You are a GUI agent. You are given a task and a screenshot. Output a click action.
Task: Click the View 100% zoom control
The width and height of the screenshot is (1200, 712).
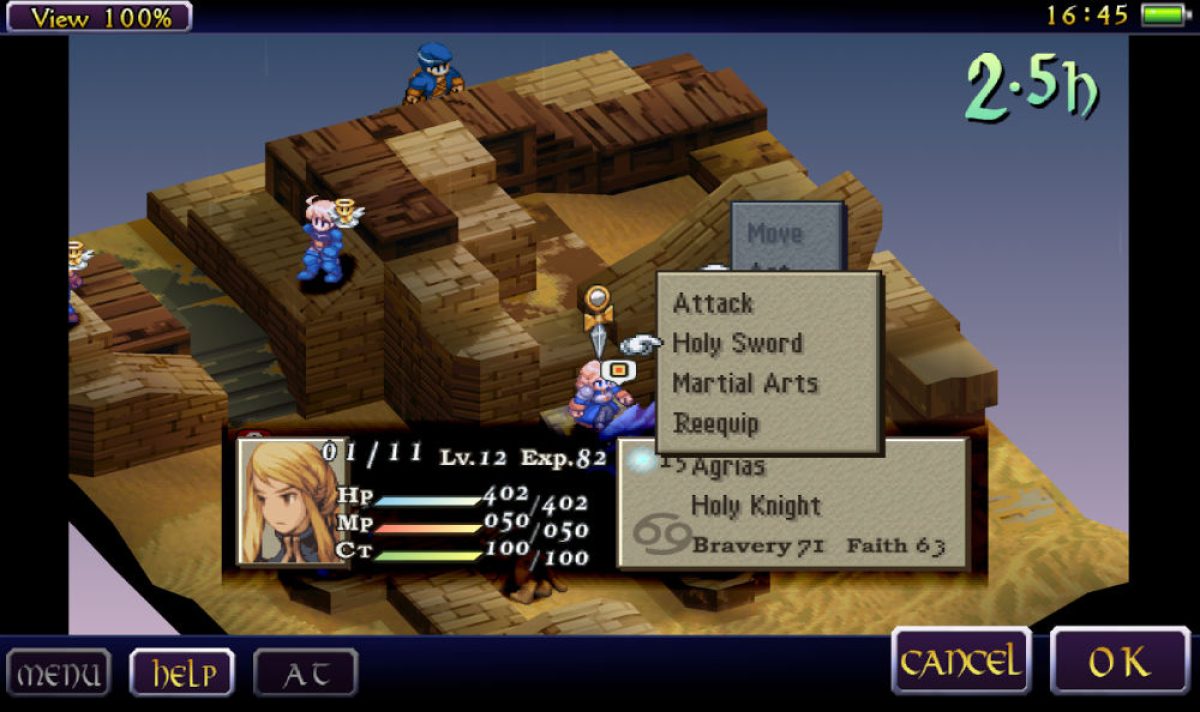click(96, 16)
